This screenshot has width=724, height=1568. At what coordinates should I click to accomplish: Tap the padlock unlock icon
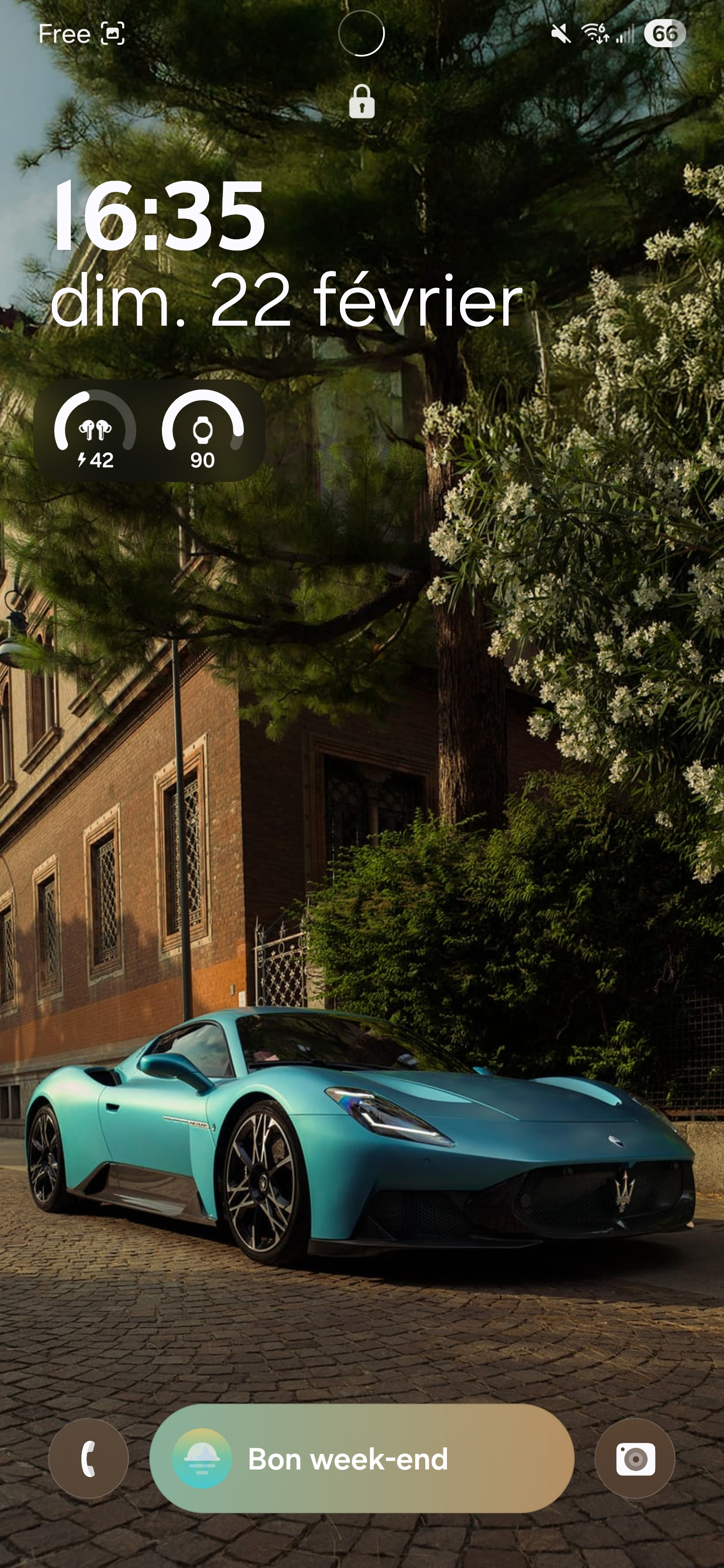[361, 102]
